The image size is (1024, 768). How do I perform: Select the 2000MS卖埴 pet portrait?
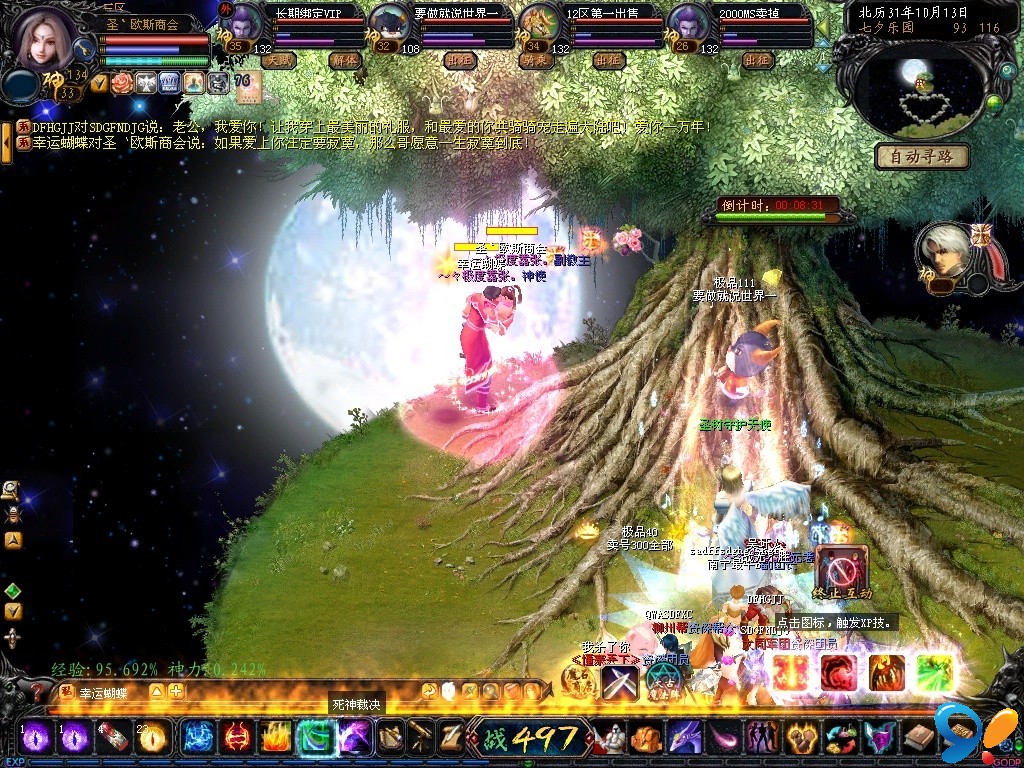[687, 24]
